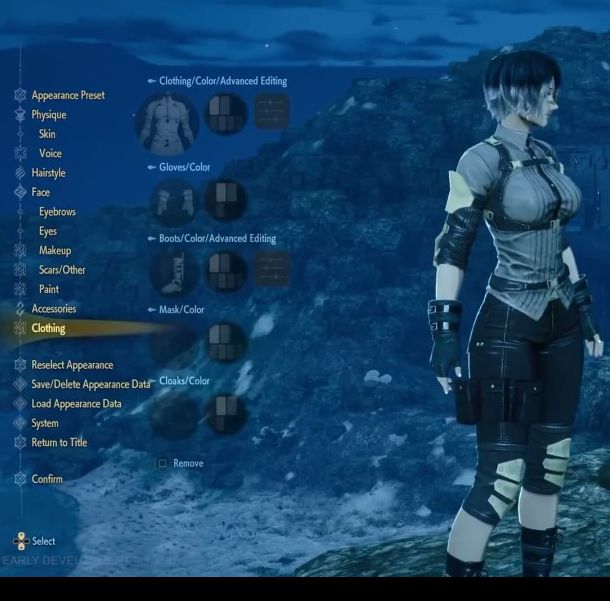
Task: Select the clothing jacket outfit thumbnail
Action: pos(168,116)
